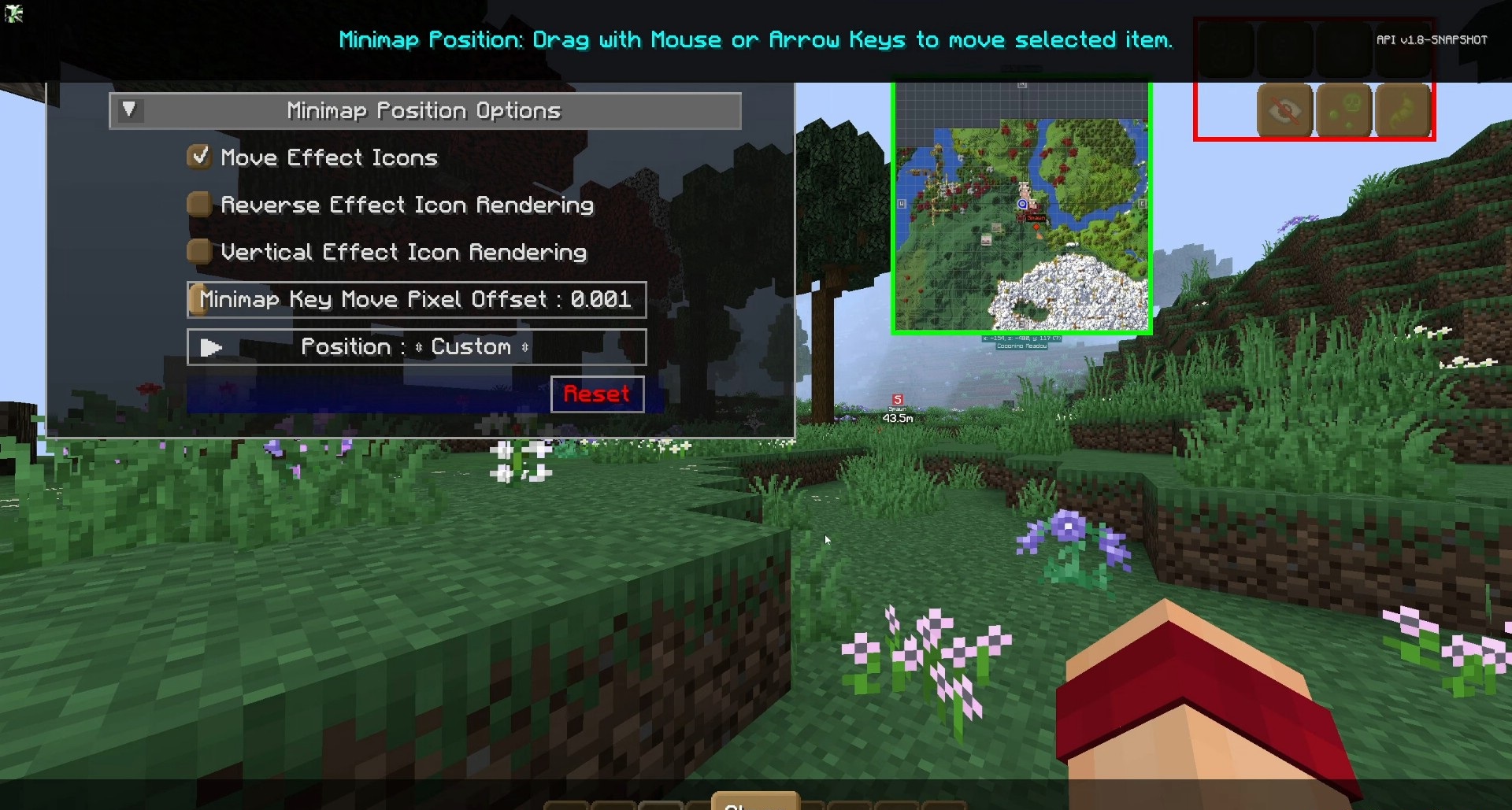Click the red Reset button
This screenshot has height=810, width=1512.
tap(597, 394)
